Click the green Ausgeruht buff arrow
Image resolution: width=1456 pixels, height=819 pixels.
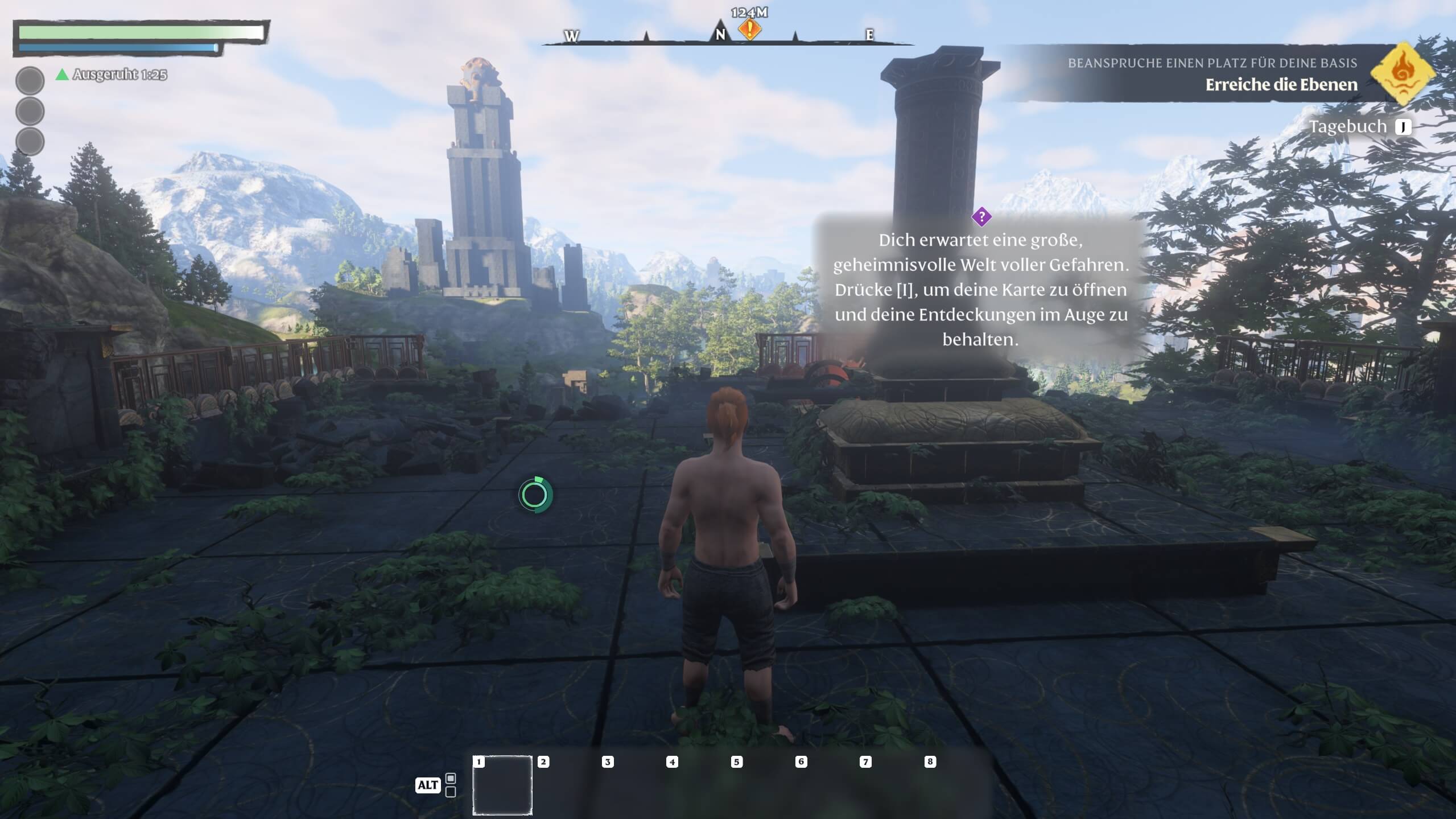tap(62, 75)
